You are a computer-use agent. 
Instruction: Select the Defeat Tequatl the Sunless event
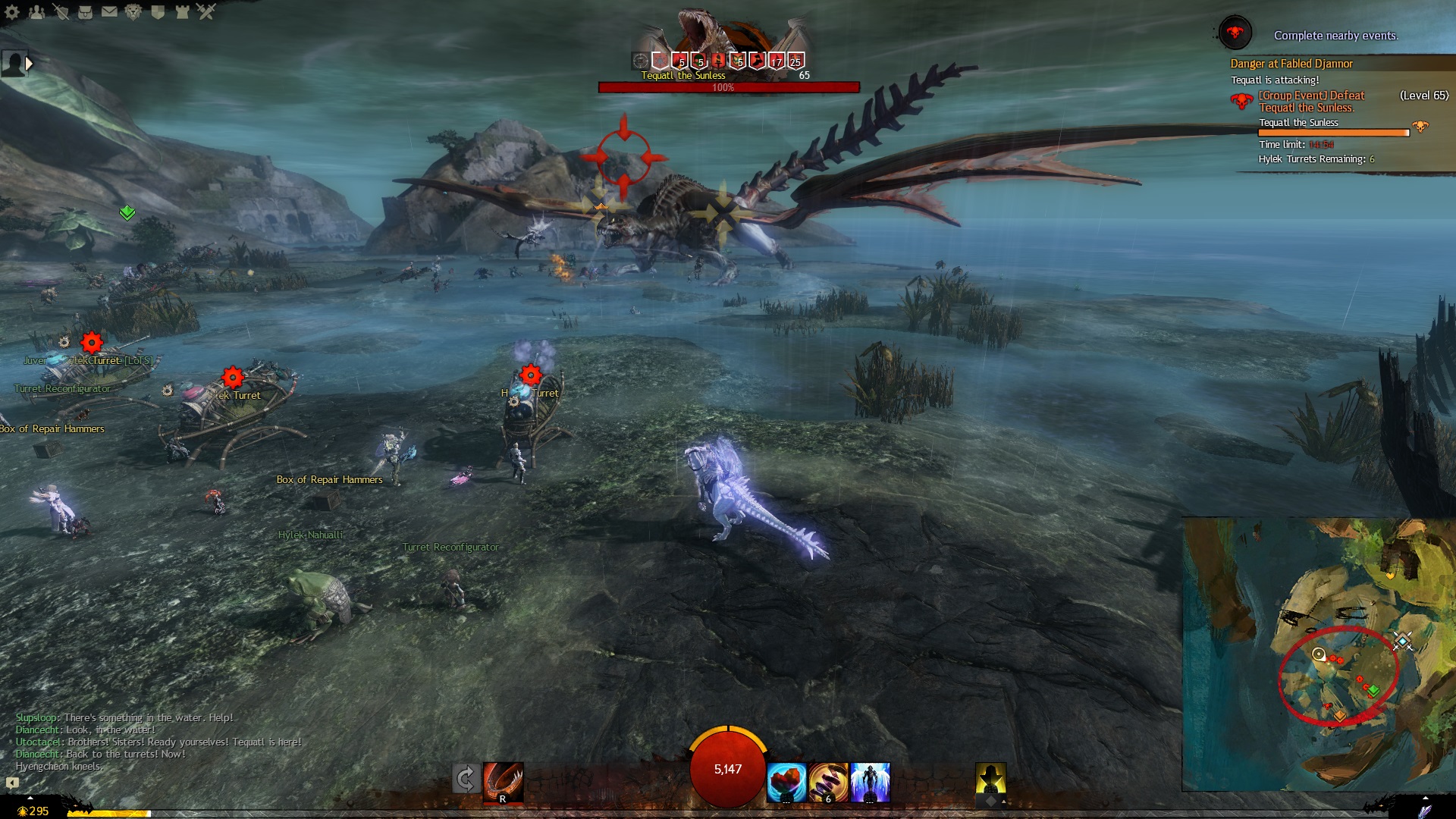(x=1311, y=102)
